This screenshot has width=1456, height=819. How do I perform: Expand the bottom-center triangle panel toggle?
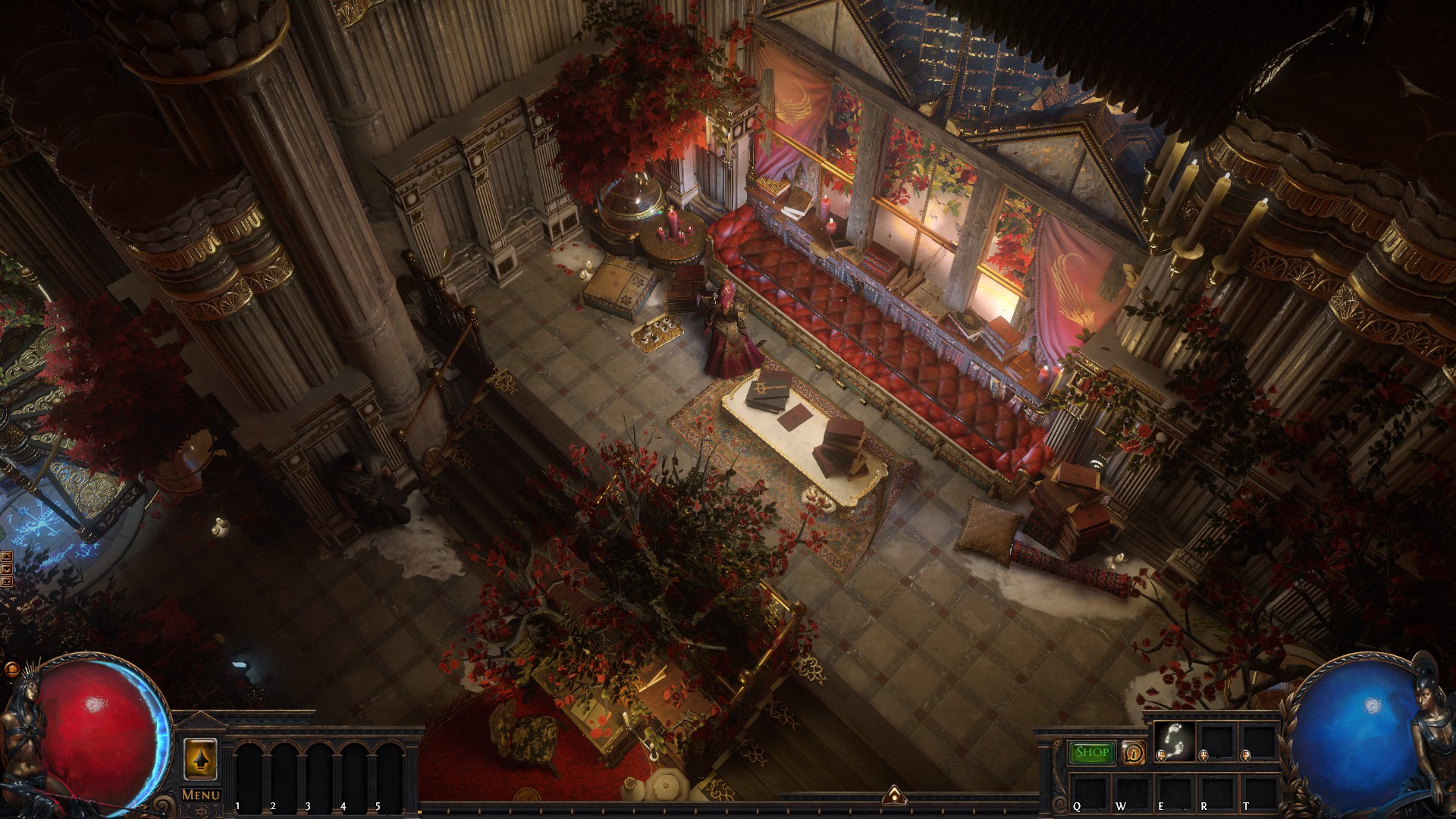(x=893, y=795)
